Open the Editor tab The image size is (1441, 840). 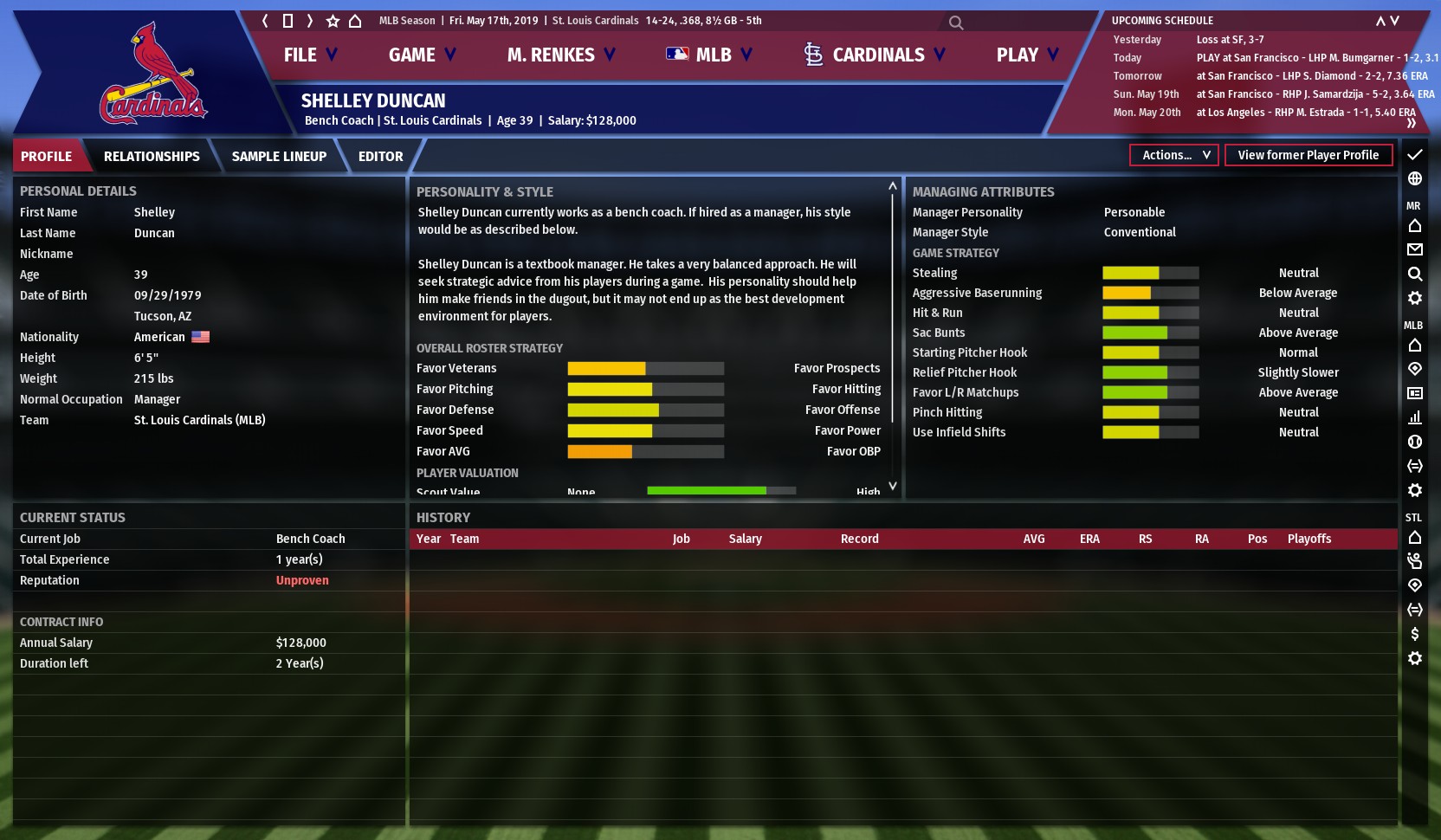(x=380, y=157)
